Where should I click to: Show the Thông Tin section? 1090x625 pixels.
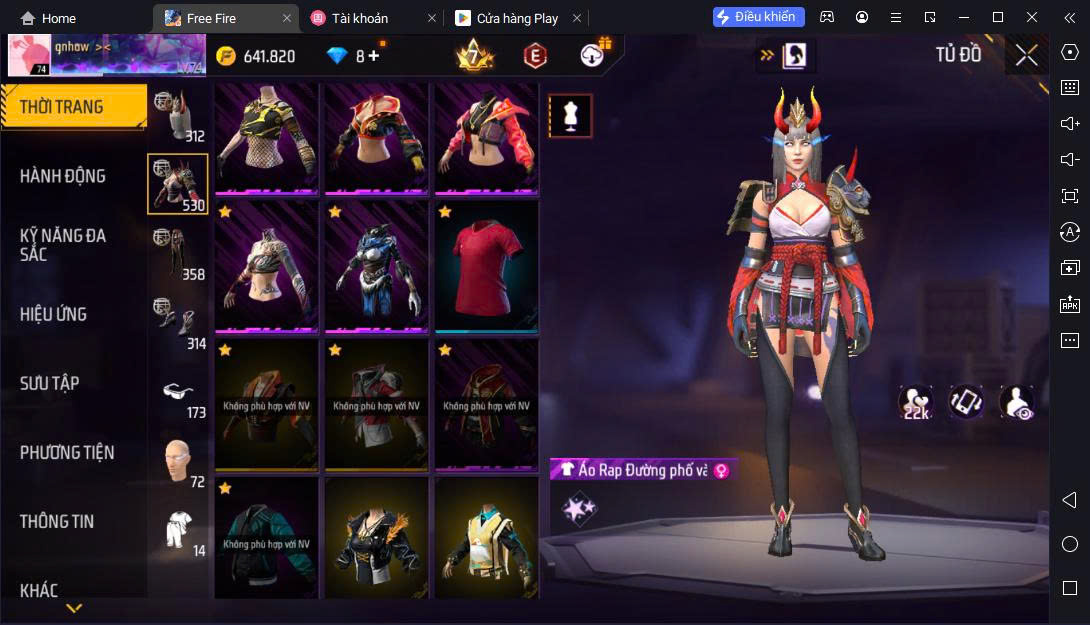pos(57,521)
